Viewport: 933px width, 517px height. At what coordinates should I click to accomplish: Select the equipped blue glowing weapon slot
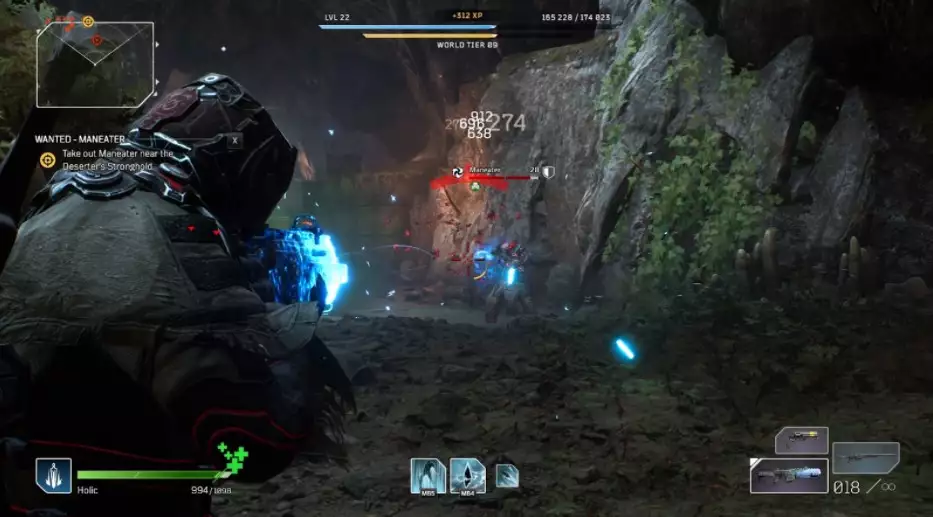(789, 475)
